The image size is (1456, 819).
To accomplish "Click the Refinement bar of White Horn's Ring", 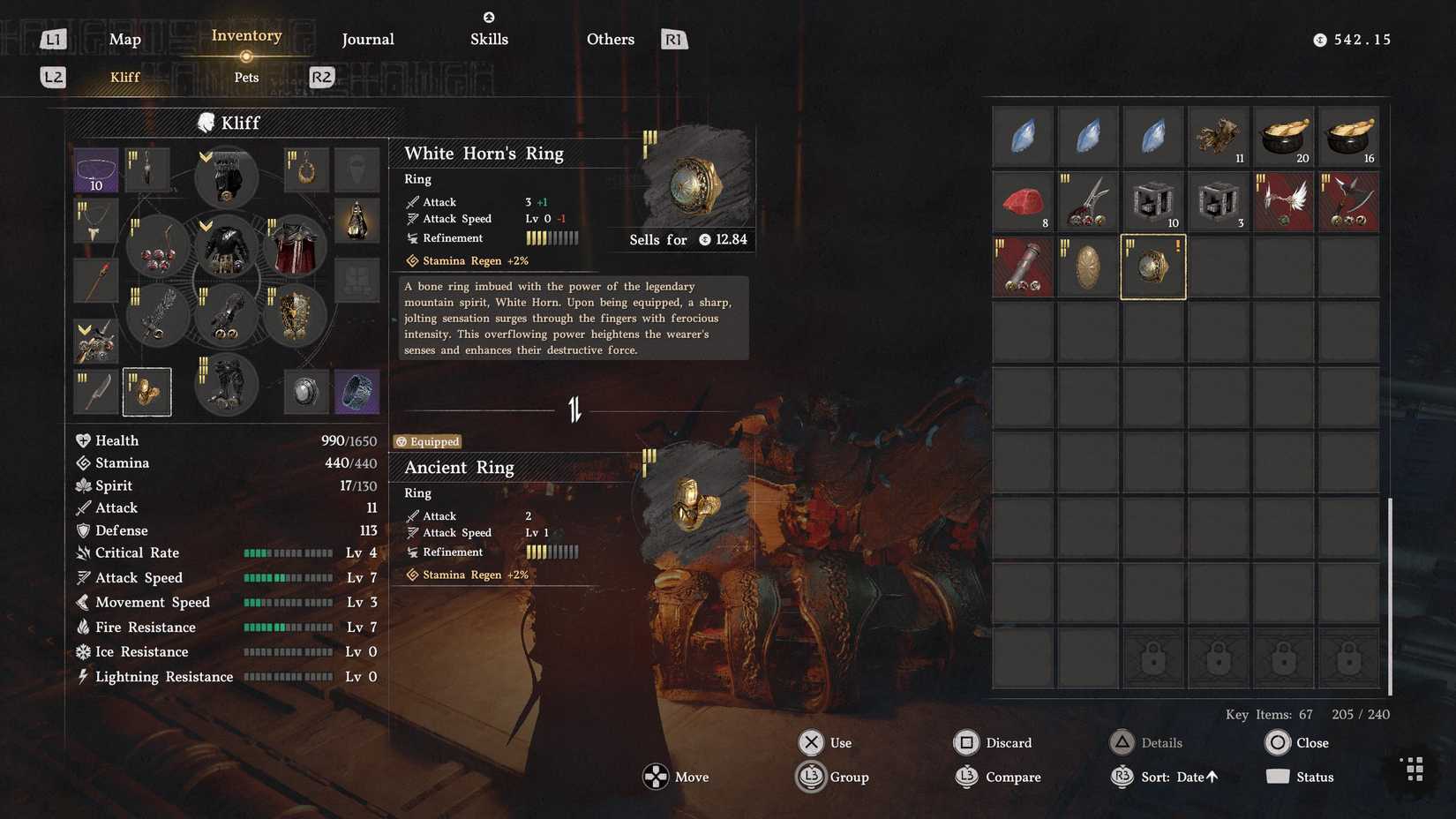I will tap(552, 237).
